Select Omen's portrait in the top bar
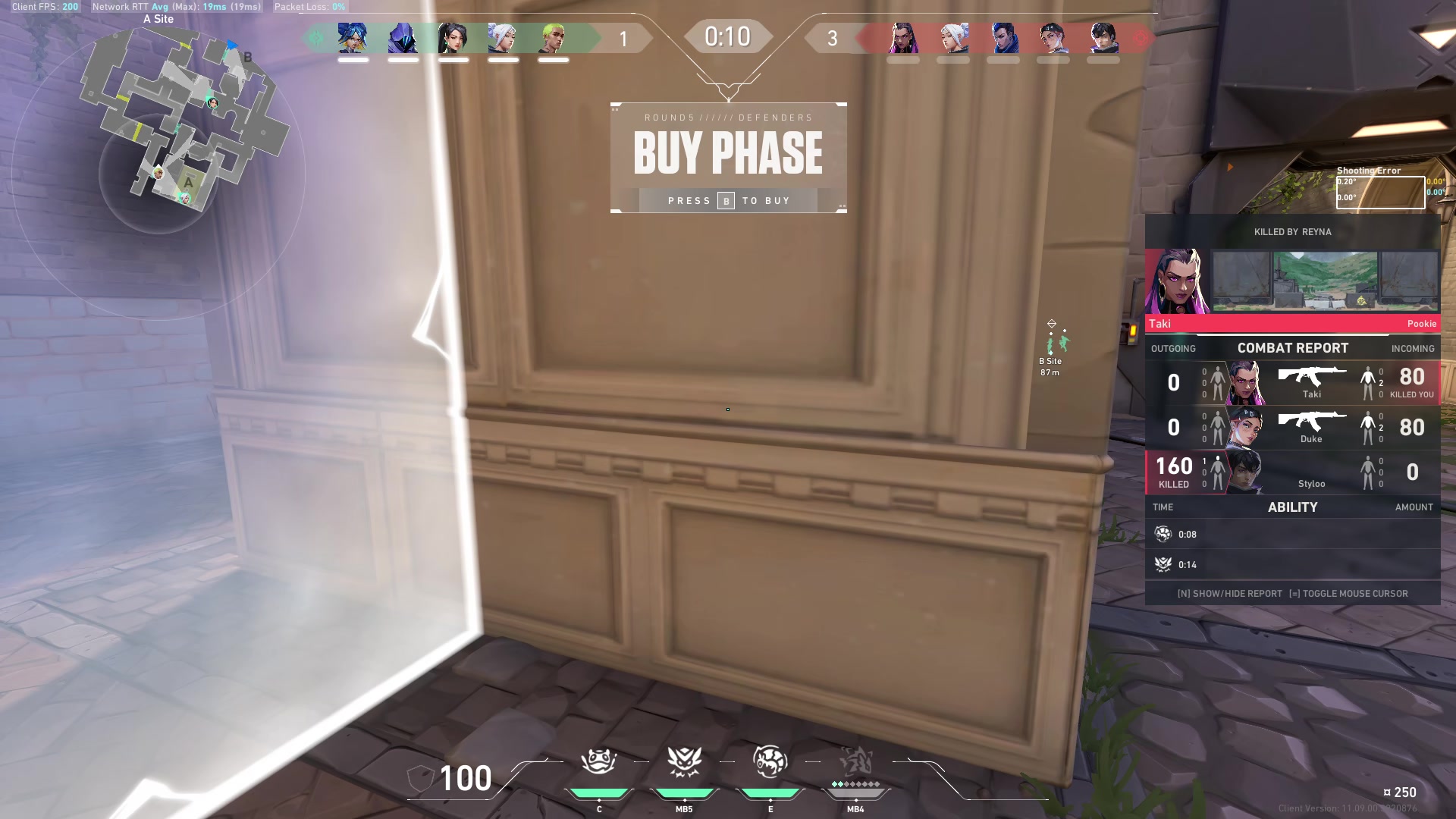 [x=403, y=38]
